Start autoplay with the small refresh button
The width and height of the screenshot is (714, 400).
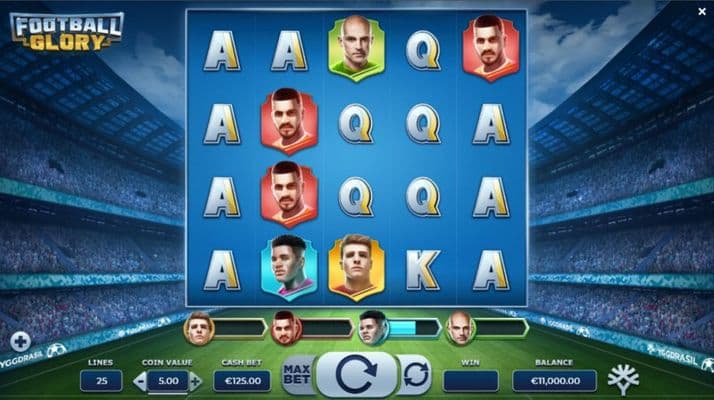click(x=415, y=376)
